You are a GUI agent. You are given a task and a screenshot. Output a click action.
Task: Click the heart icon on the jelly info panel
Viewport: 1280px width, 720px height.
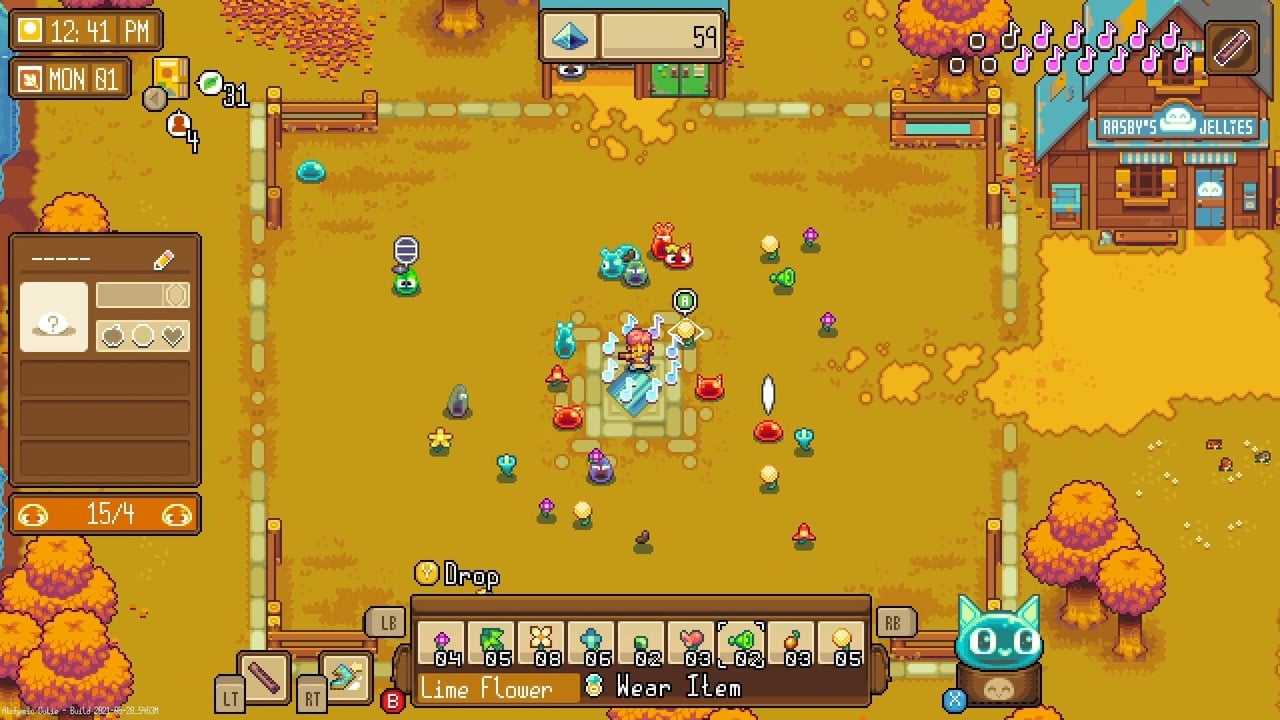point(173,334)
